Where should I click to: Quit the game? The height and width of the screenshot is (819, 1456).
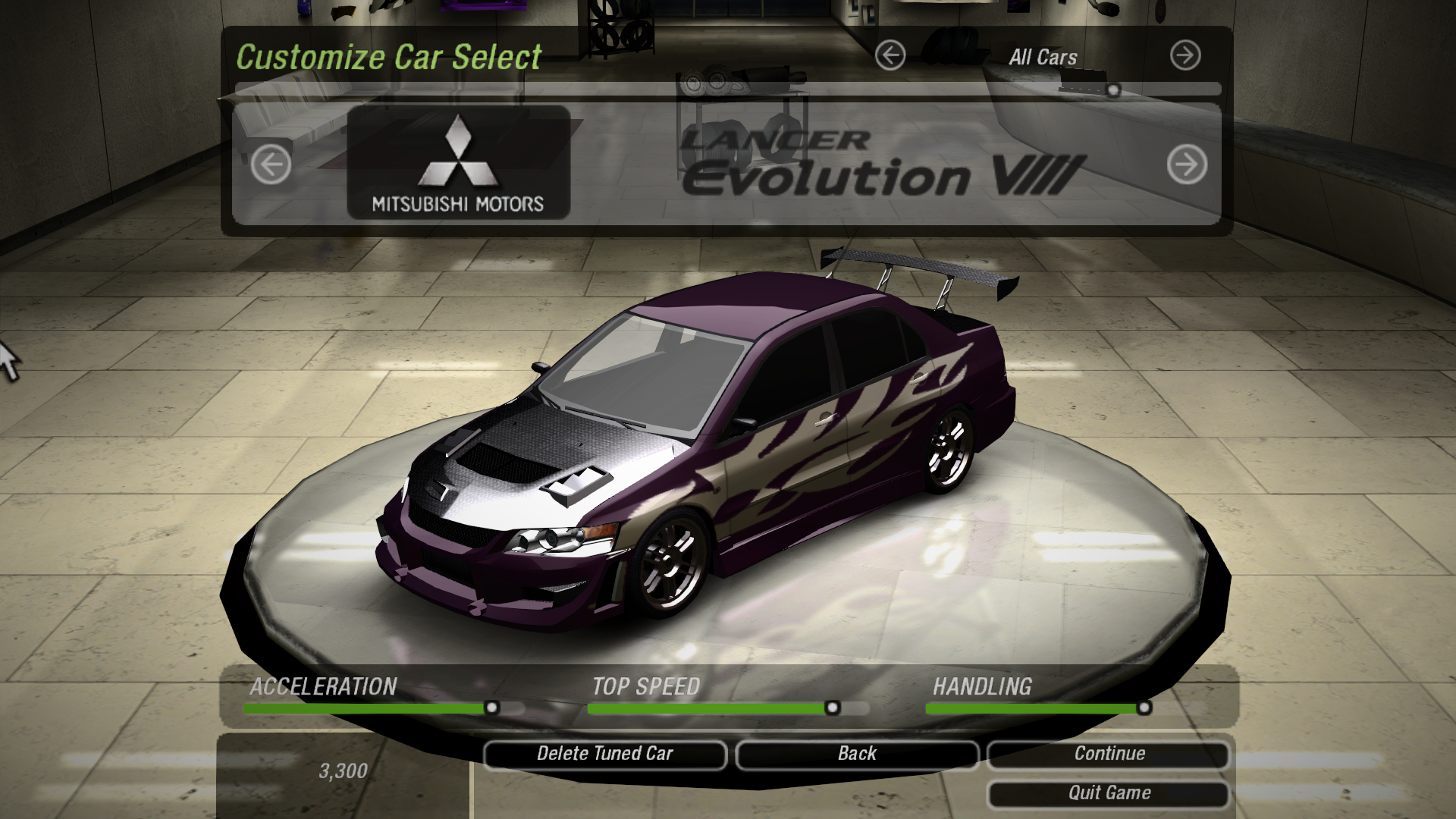pyautogui.click(x=1109, y=793)
